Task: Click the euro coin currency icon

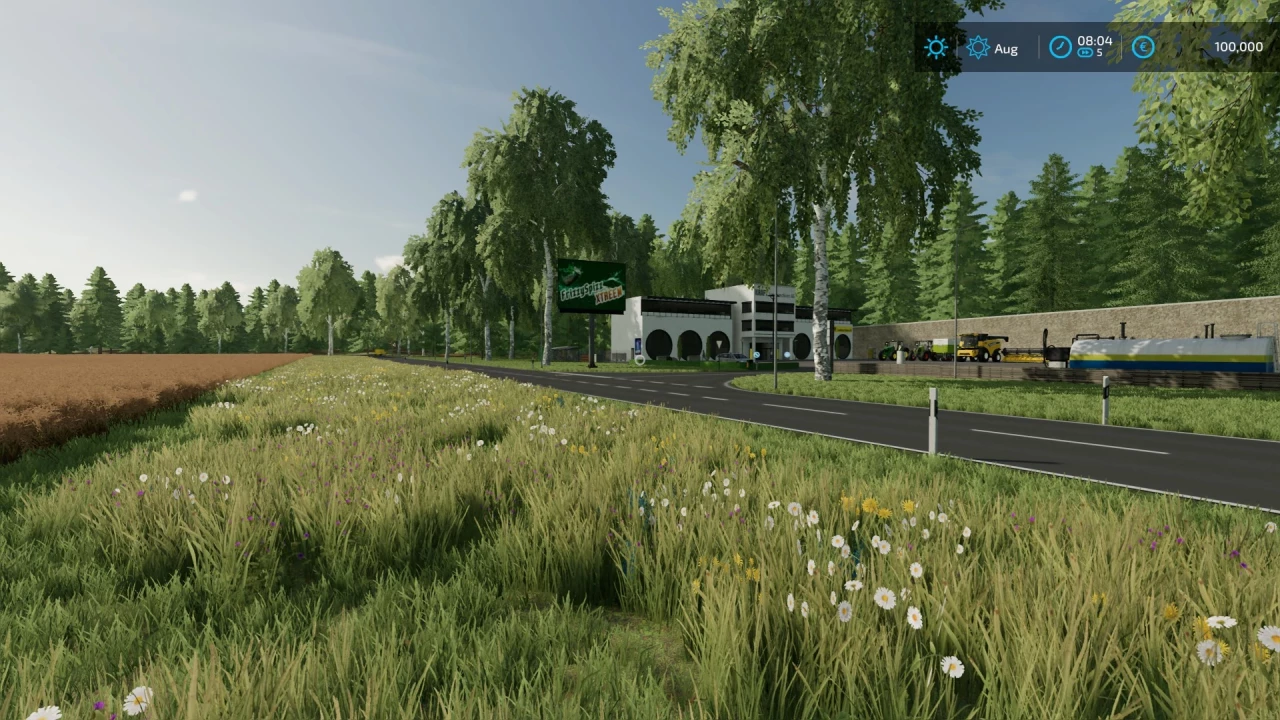Action: (1142, 47)
